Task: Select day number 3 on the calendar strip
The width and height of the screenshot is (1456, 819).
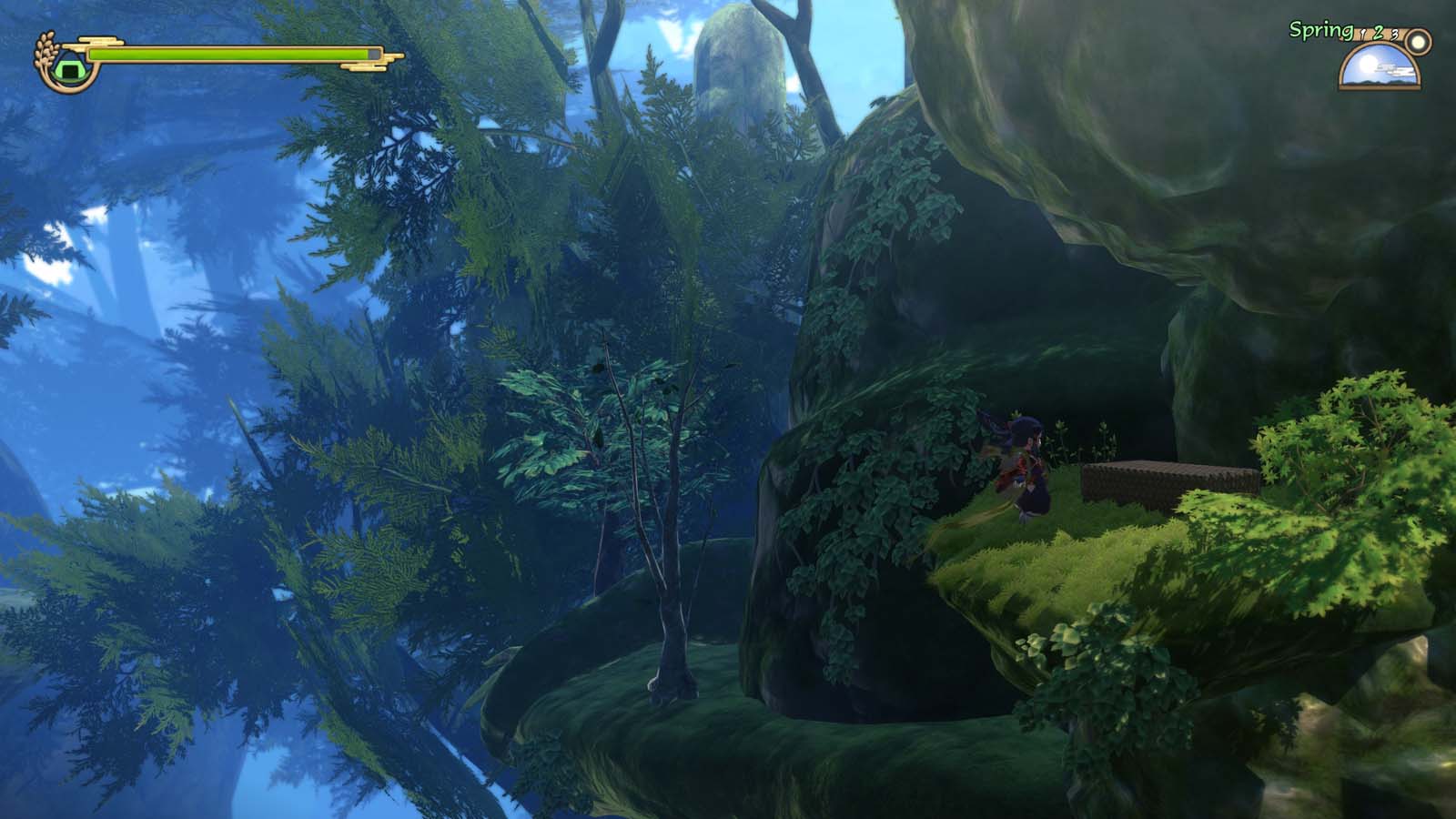Action: 1394,35
